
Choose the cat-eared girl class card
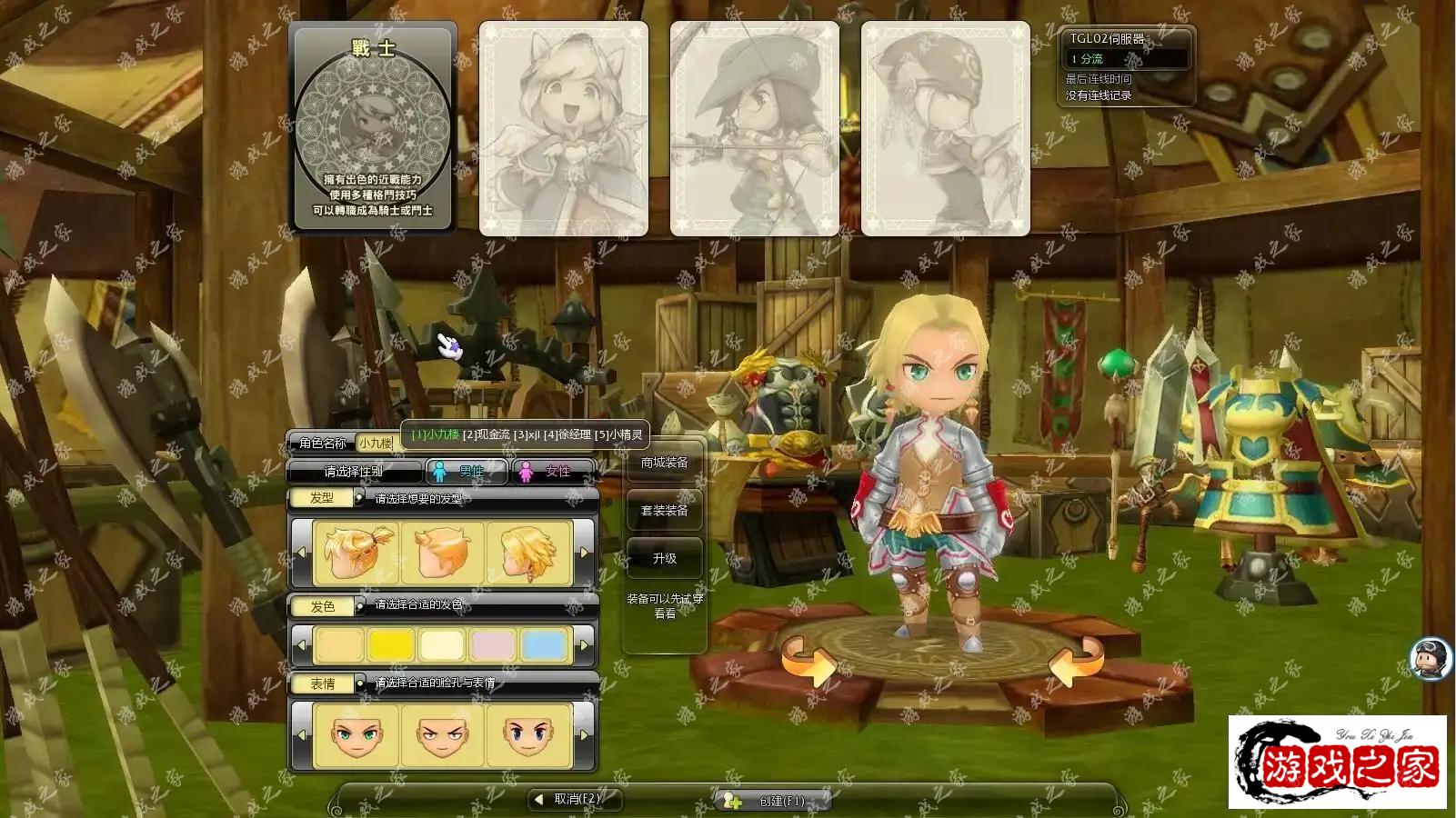563,128
